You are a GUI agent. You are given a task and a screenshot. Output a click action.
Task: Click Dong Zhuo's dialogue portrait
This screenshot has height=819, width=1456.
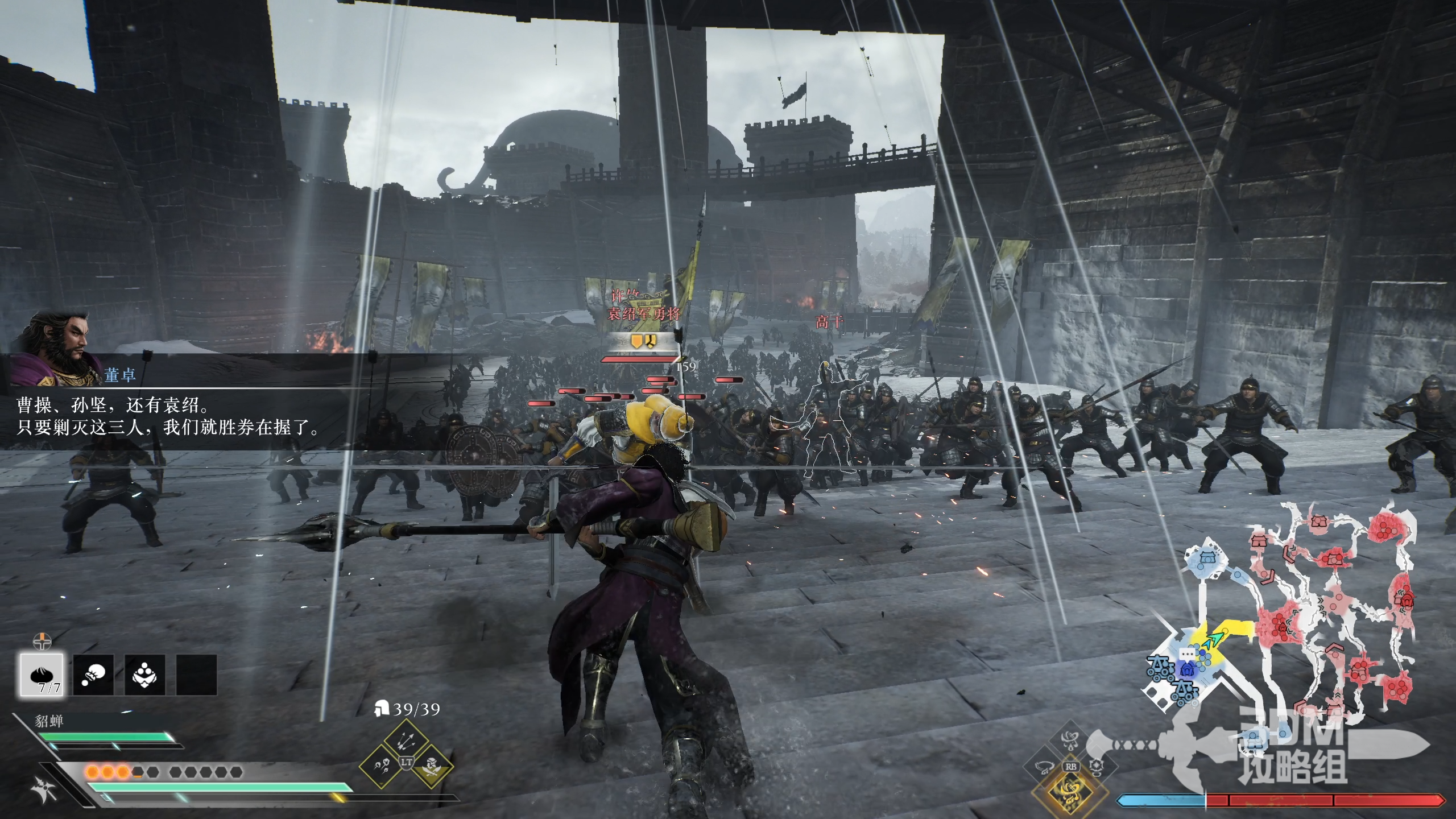57,347
